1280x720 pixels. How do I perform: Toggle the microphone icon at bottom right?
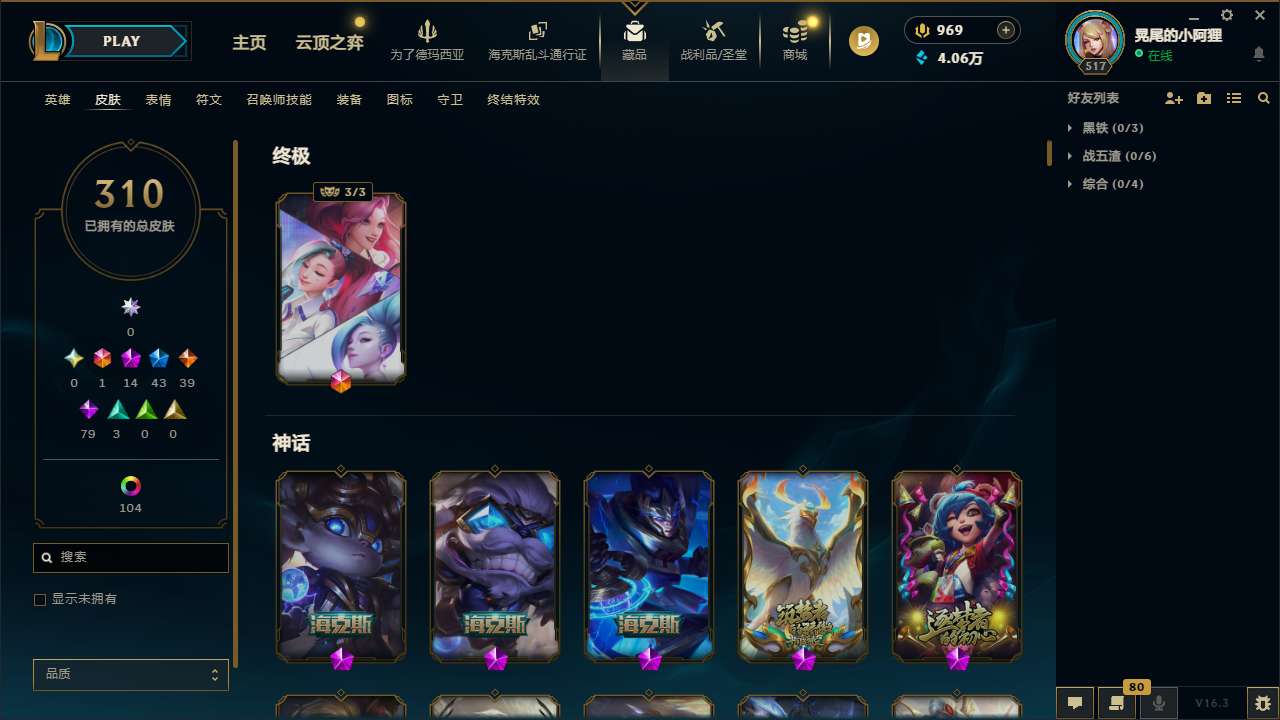(1158, 702)
